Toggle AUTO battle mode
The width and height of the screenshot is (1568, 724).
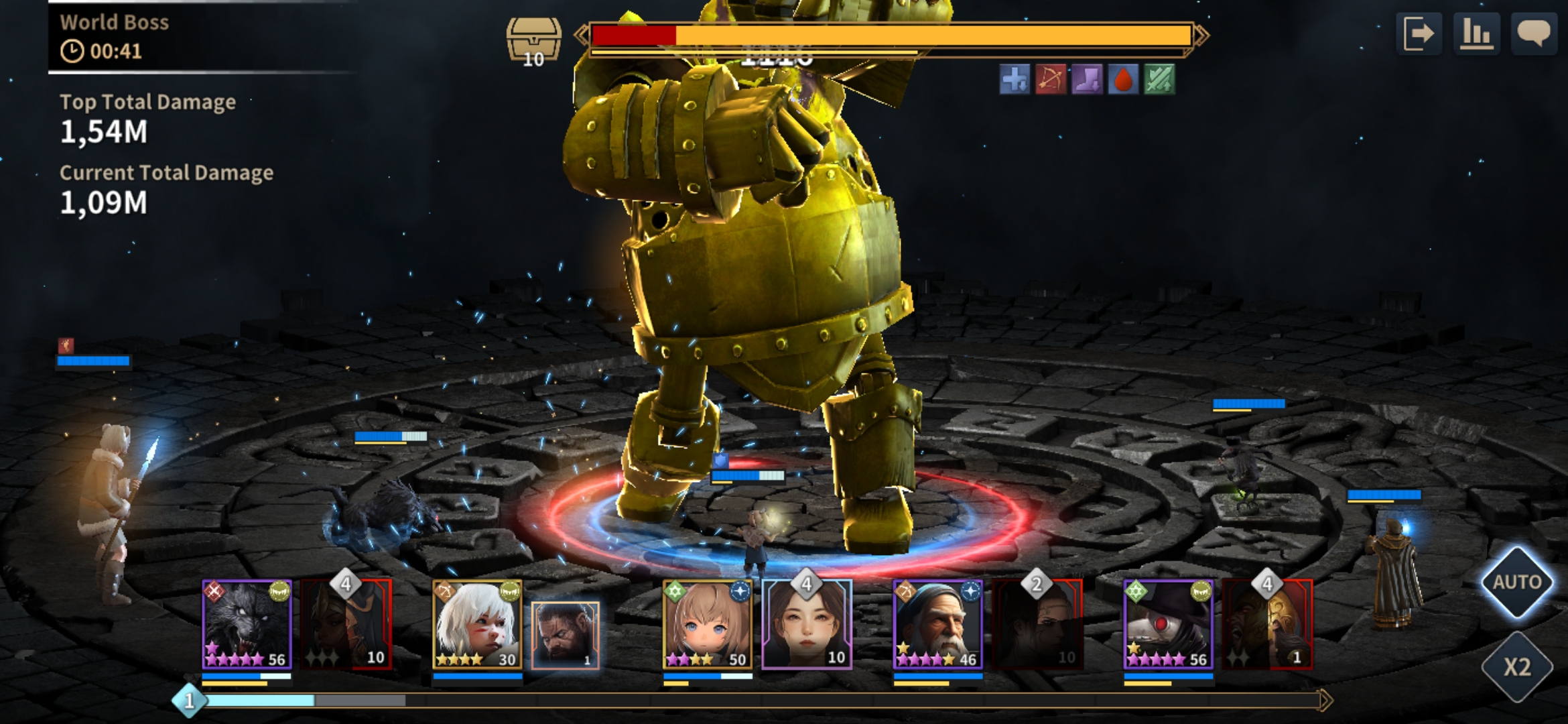1517,582
